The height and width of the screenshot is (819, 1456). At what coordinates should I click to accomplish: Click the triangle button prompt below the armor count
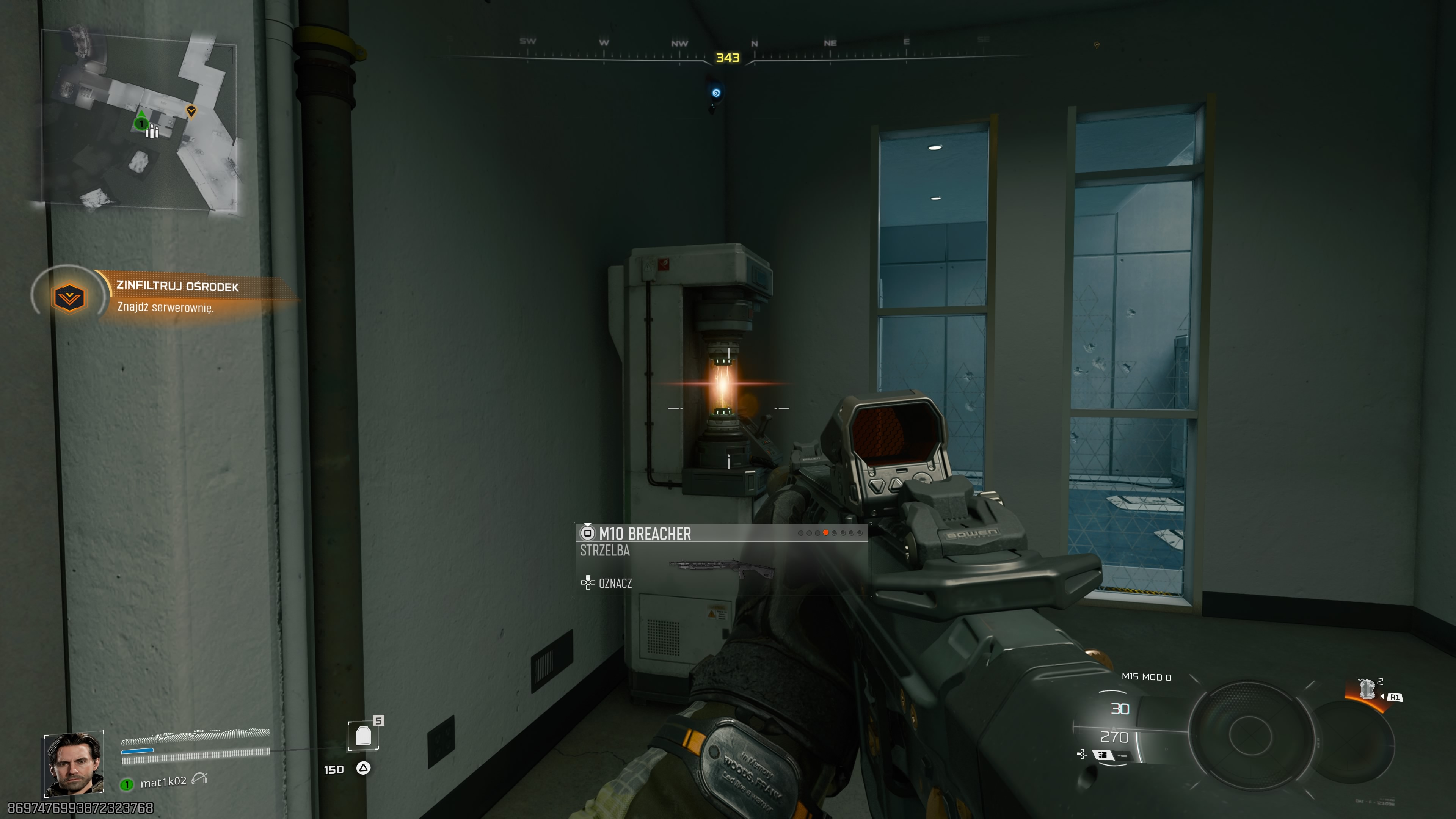pyautogui.click(x=364, y=769)
